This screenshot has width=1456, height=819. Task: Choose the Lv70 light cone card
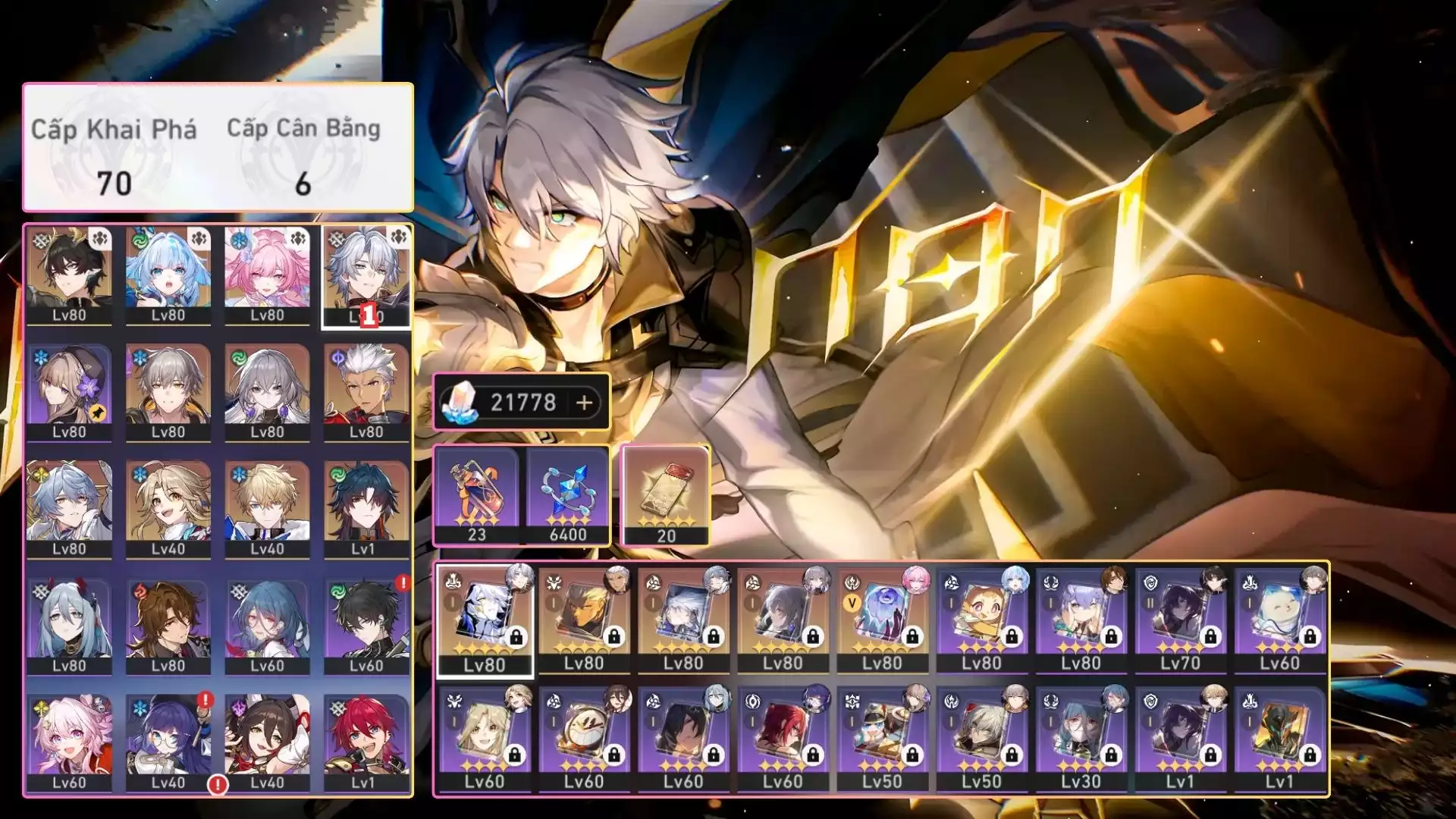[x=1180, y=620]
